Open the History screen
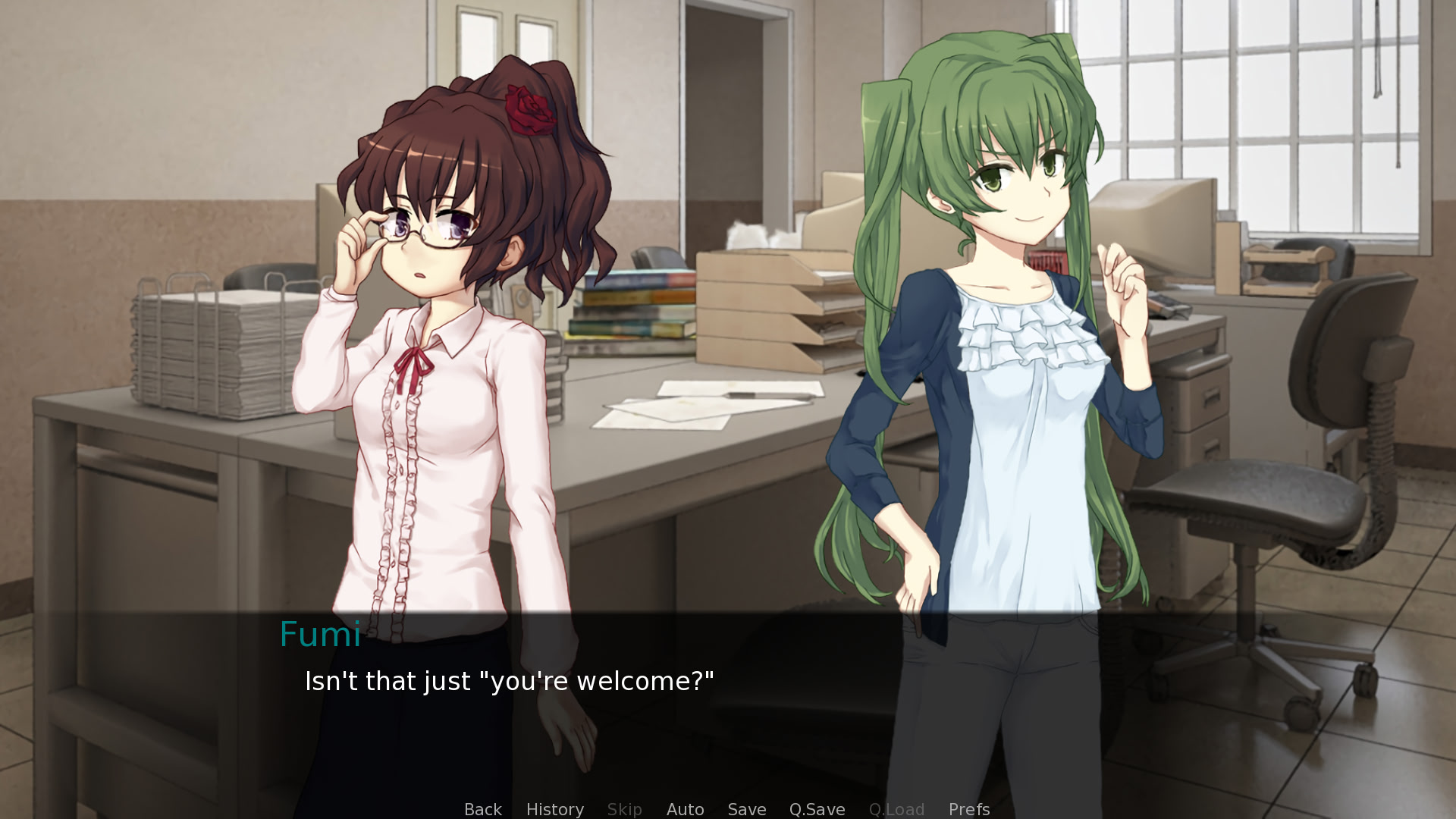The width and height of the screenshot is (1456, 819). pyautogui.click(x=554, y=809)
